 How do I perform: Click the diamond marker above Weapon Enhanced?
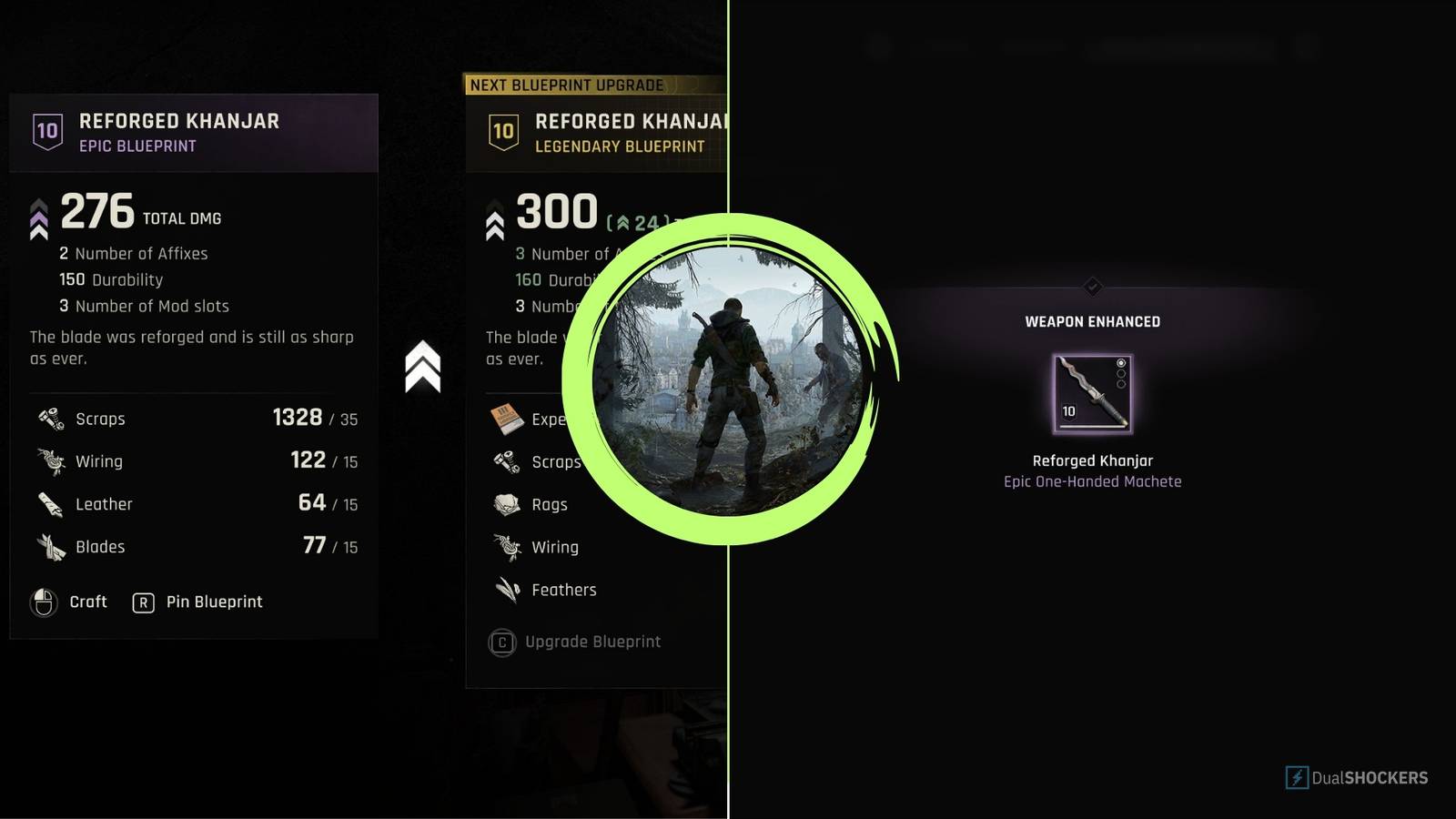point(1091,288)
